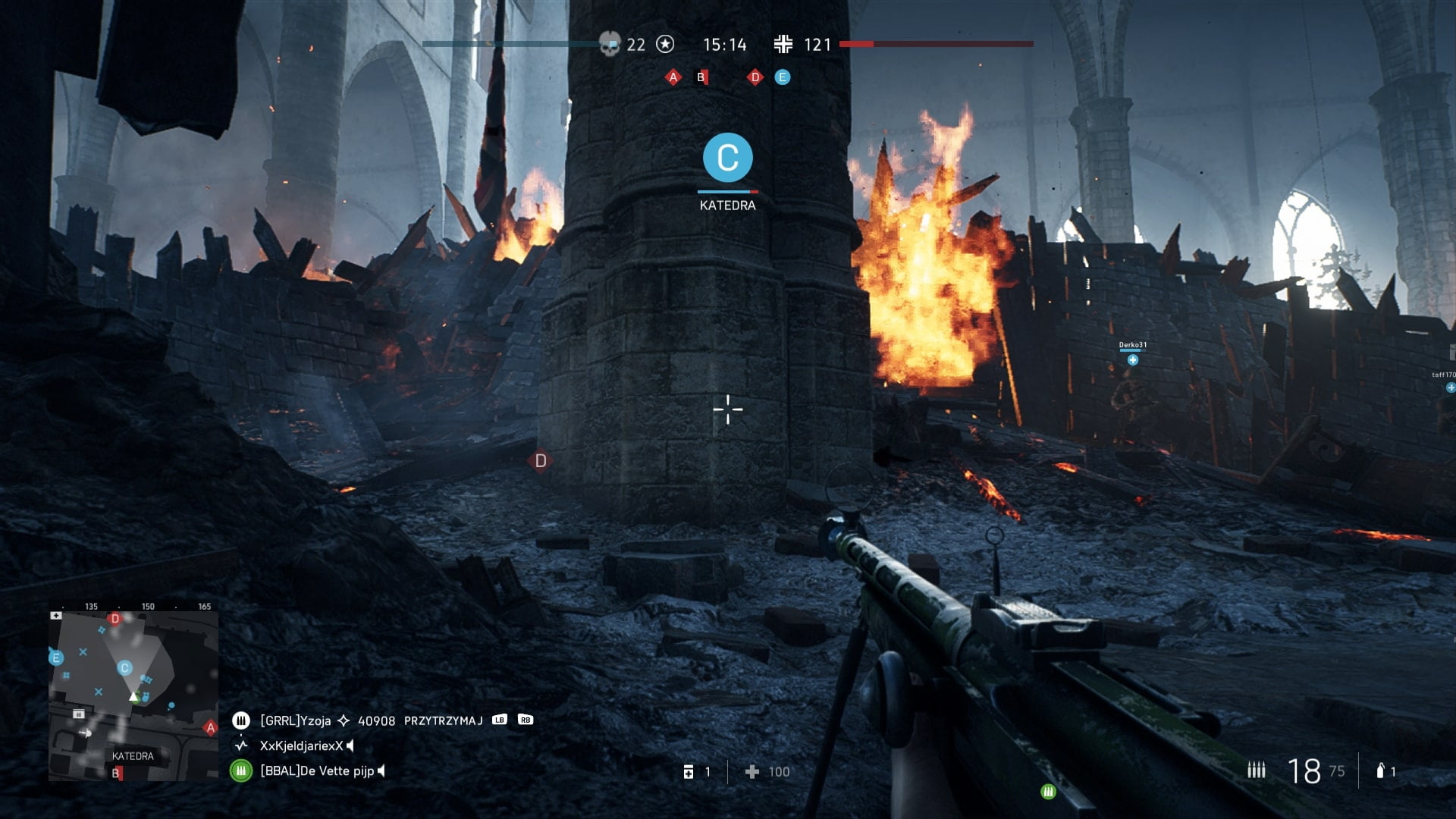Image resolution: width=1456 pixels, height=819 pixels.
Task: Select the grenade icon beside the ammo count
Action: 1380,771
